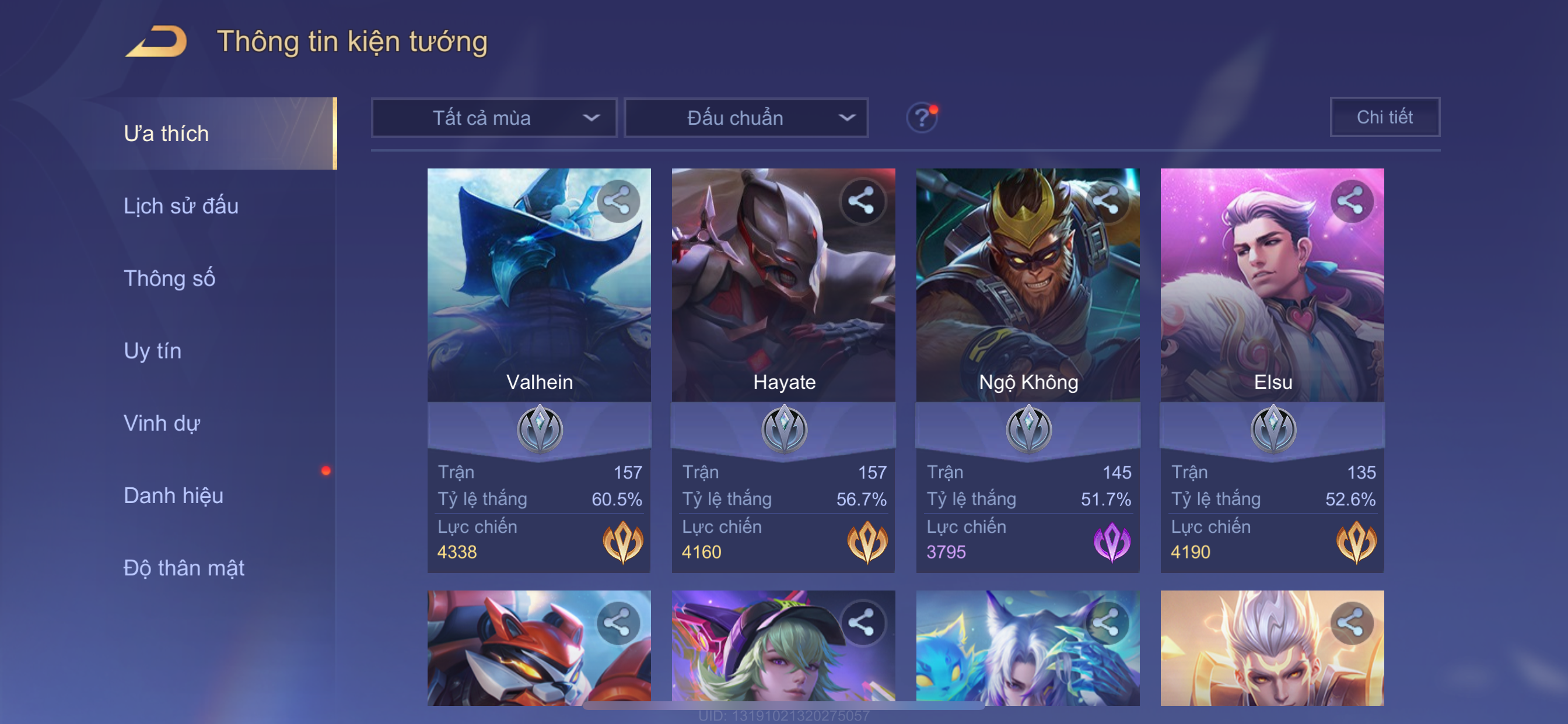Image resolution: width=1568 pixels, height=724 pixels.
Task: Expand the Đấu chuẩn mode dropdown
Action: [746, 118]
